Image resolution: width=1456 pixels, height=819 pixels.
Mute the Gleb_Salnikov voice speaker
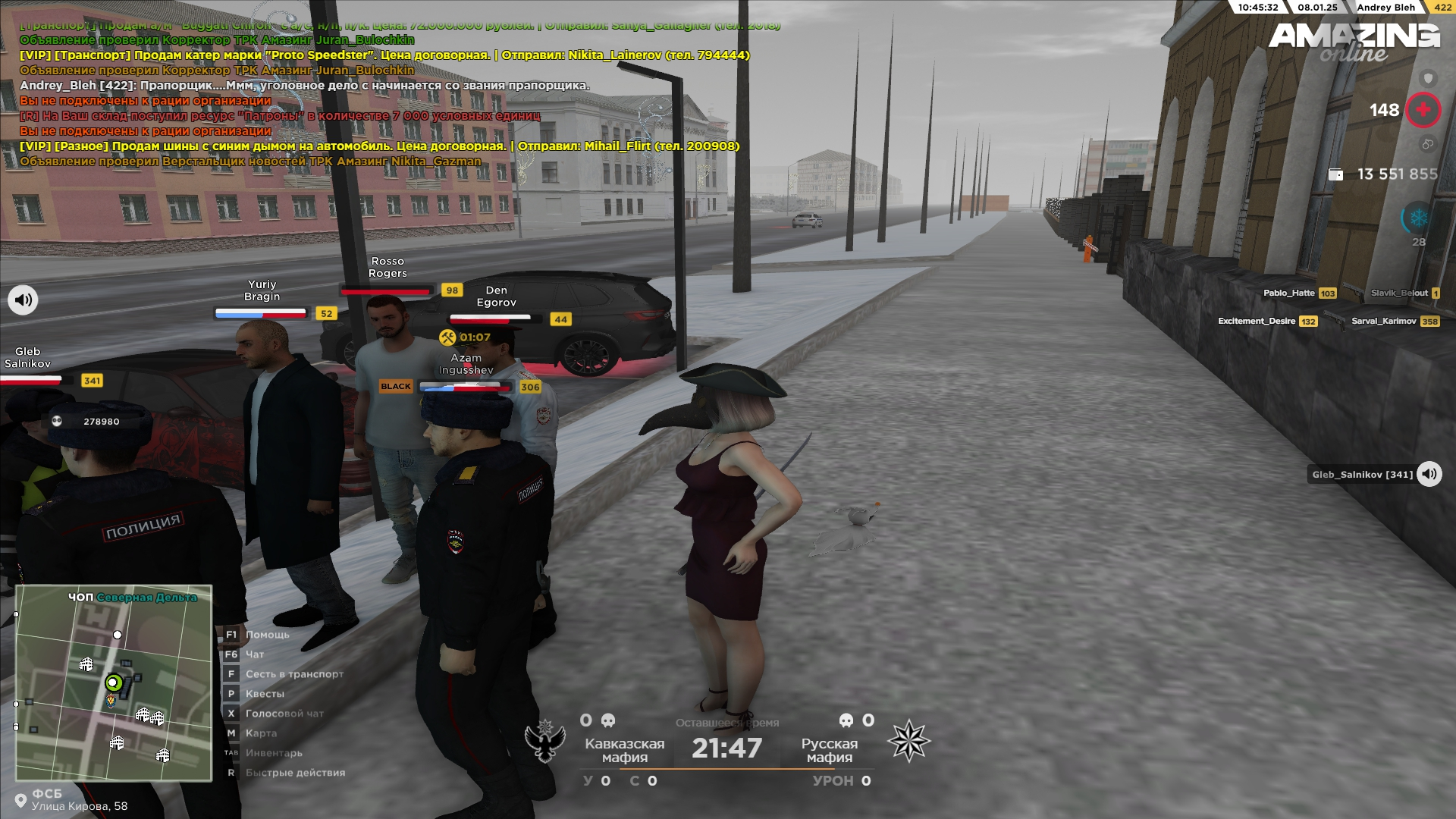pos(1429,474)
